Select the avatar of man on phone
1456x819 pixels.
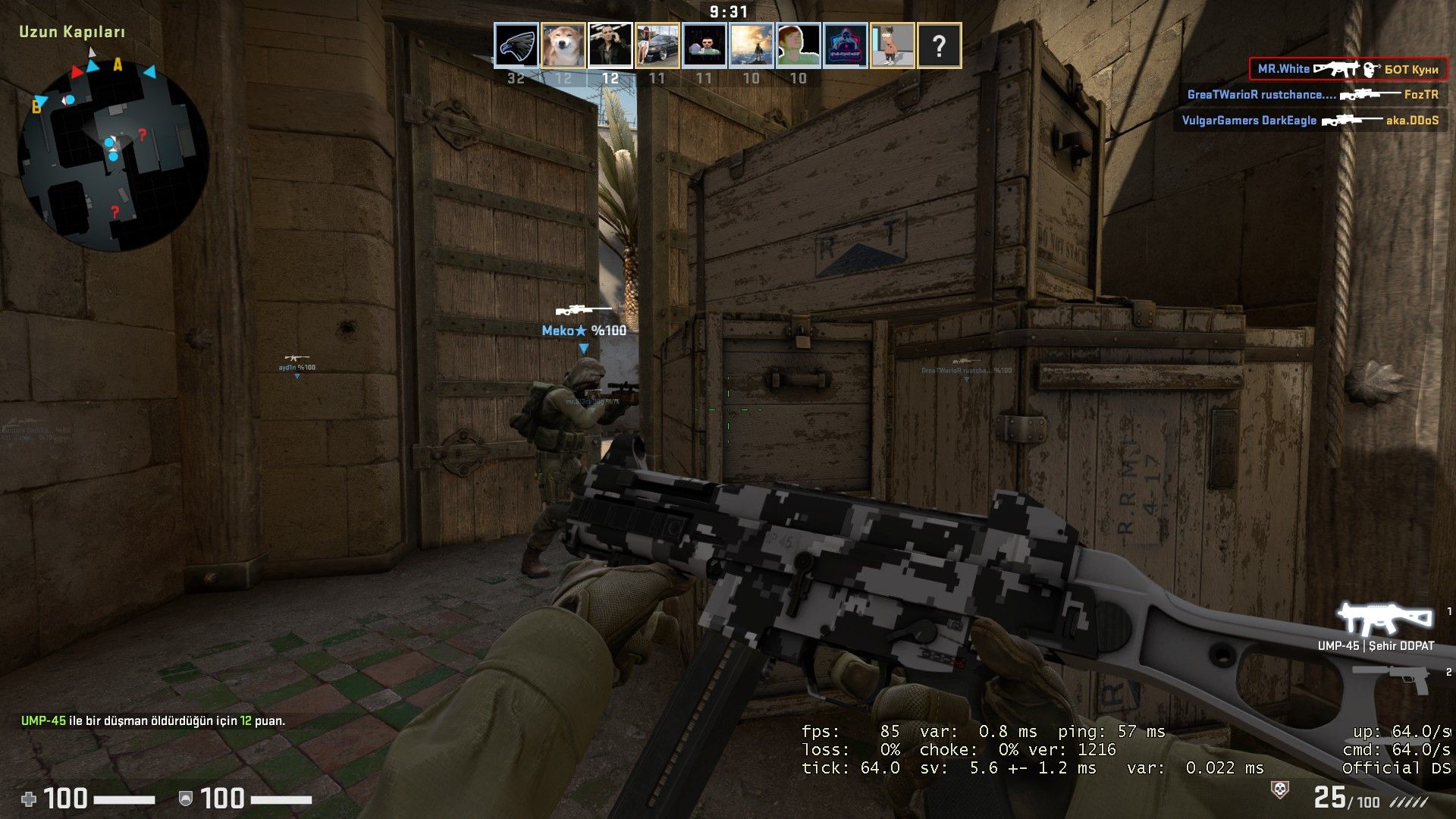click(x=610, y=45)
